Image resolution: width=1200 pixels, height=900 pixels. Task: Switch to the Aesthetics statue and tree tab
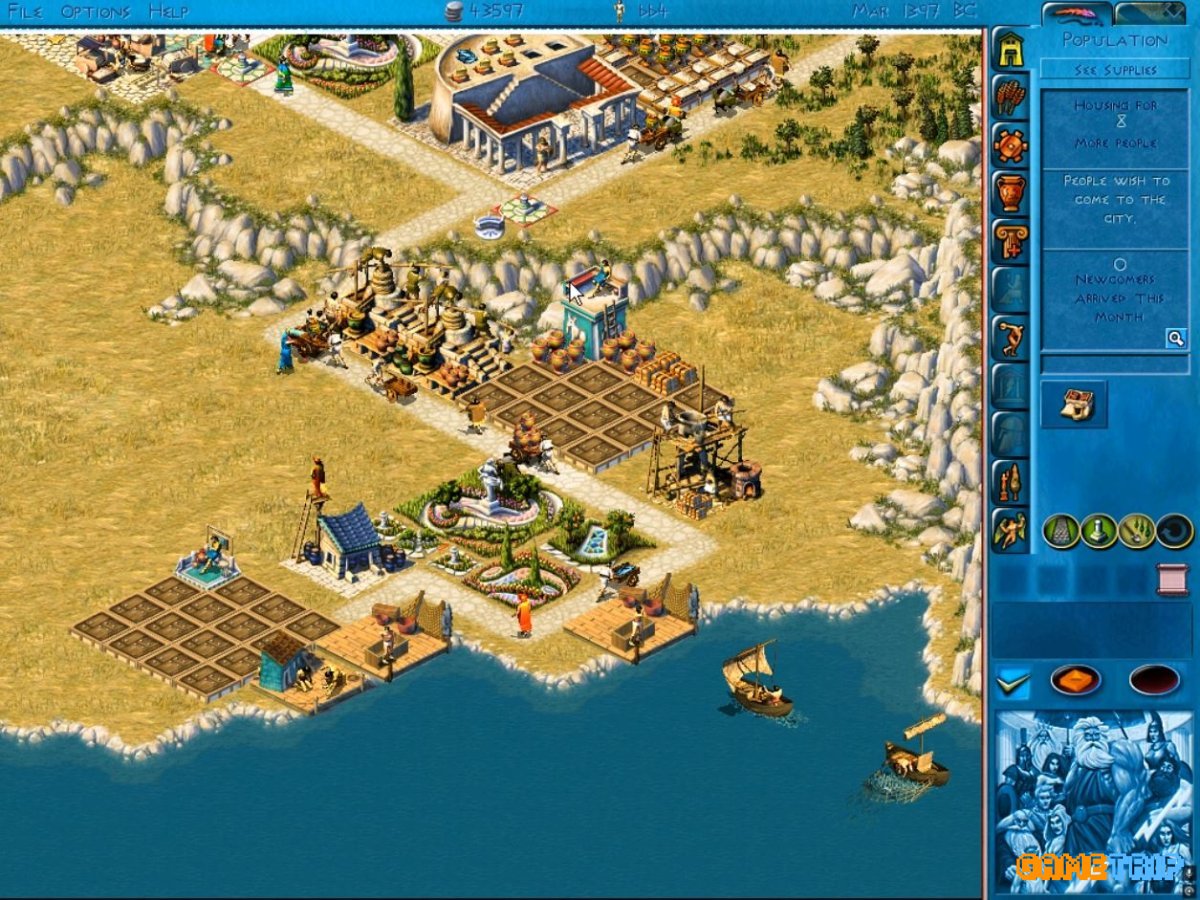pyautogui.click(x=1010, y=482)
